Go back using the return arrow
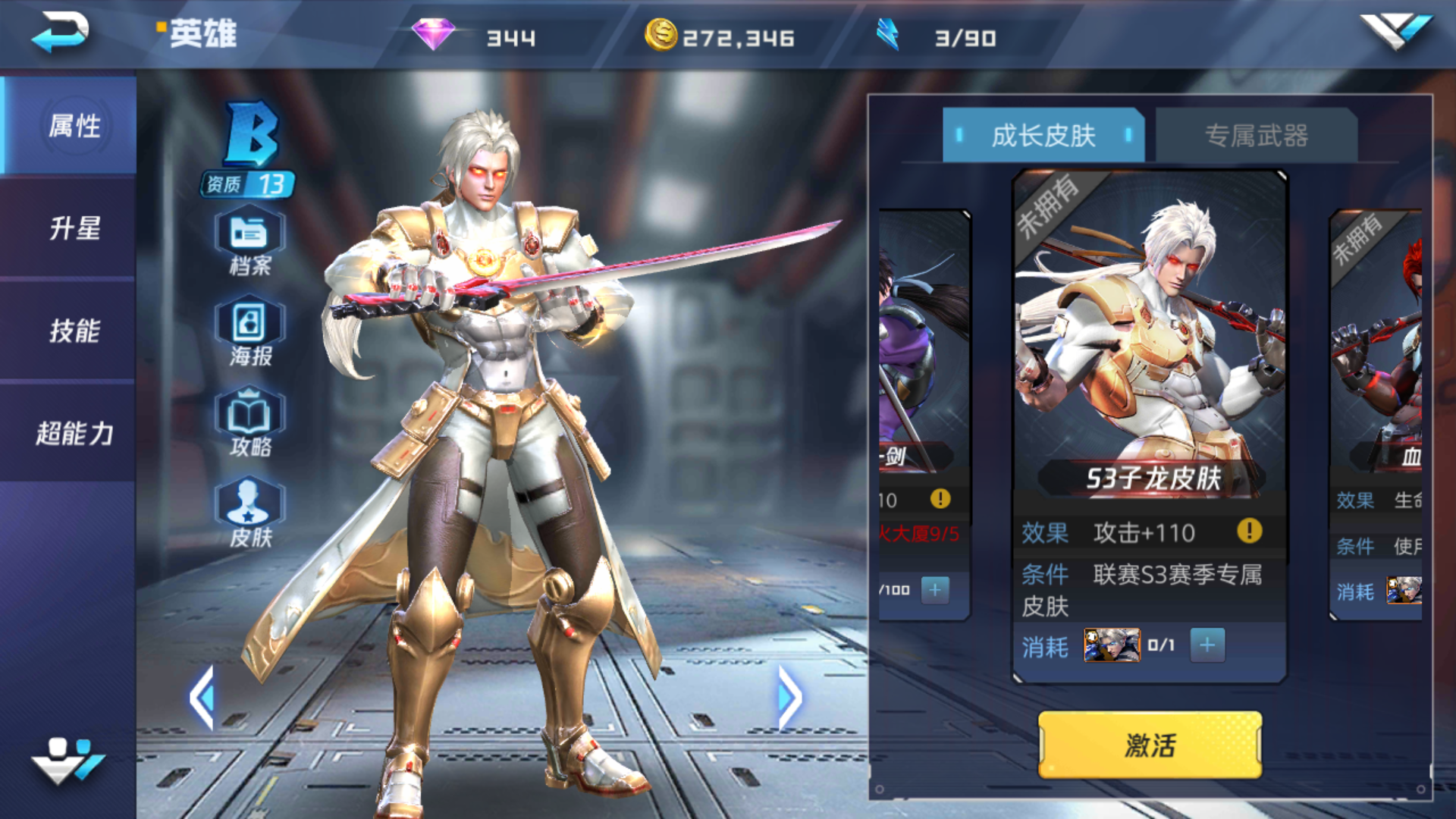1456x819 pixels. coord(61,33)
